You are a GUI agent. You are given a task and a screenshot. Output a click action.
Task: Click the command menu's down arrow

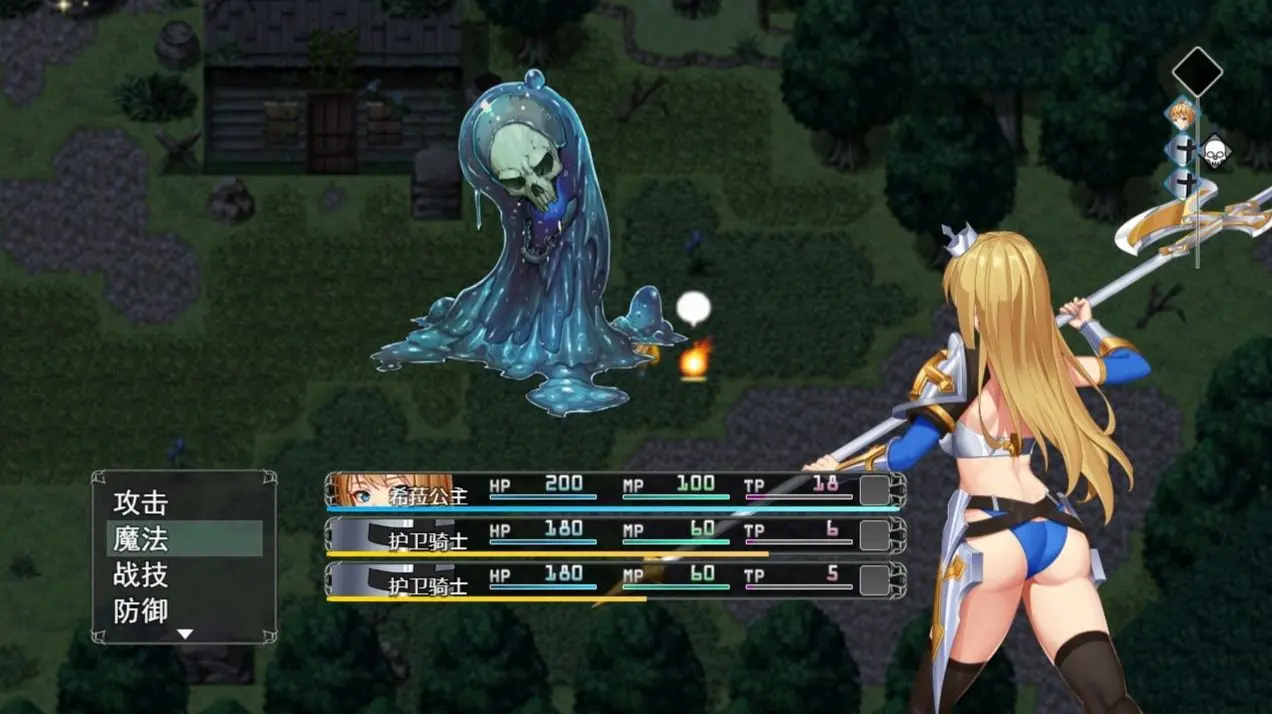click(184, 633)
